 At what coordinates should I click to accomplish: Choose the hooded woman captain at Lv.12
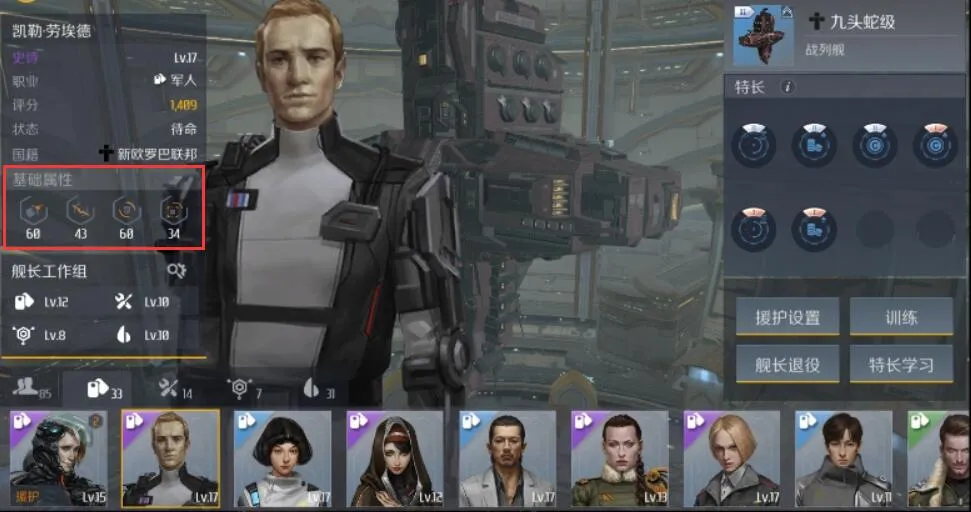pyautogui.click(x=395, y=458)
